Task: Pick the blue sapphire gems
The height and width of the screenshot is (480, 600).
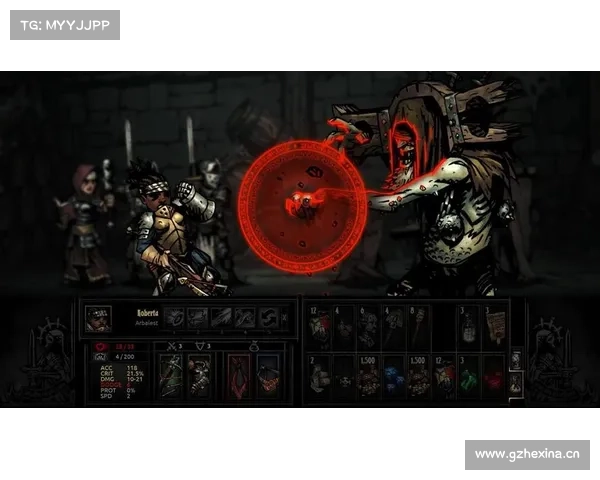Action: coord(393,377)
